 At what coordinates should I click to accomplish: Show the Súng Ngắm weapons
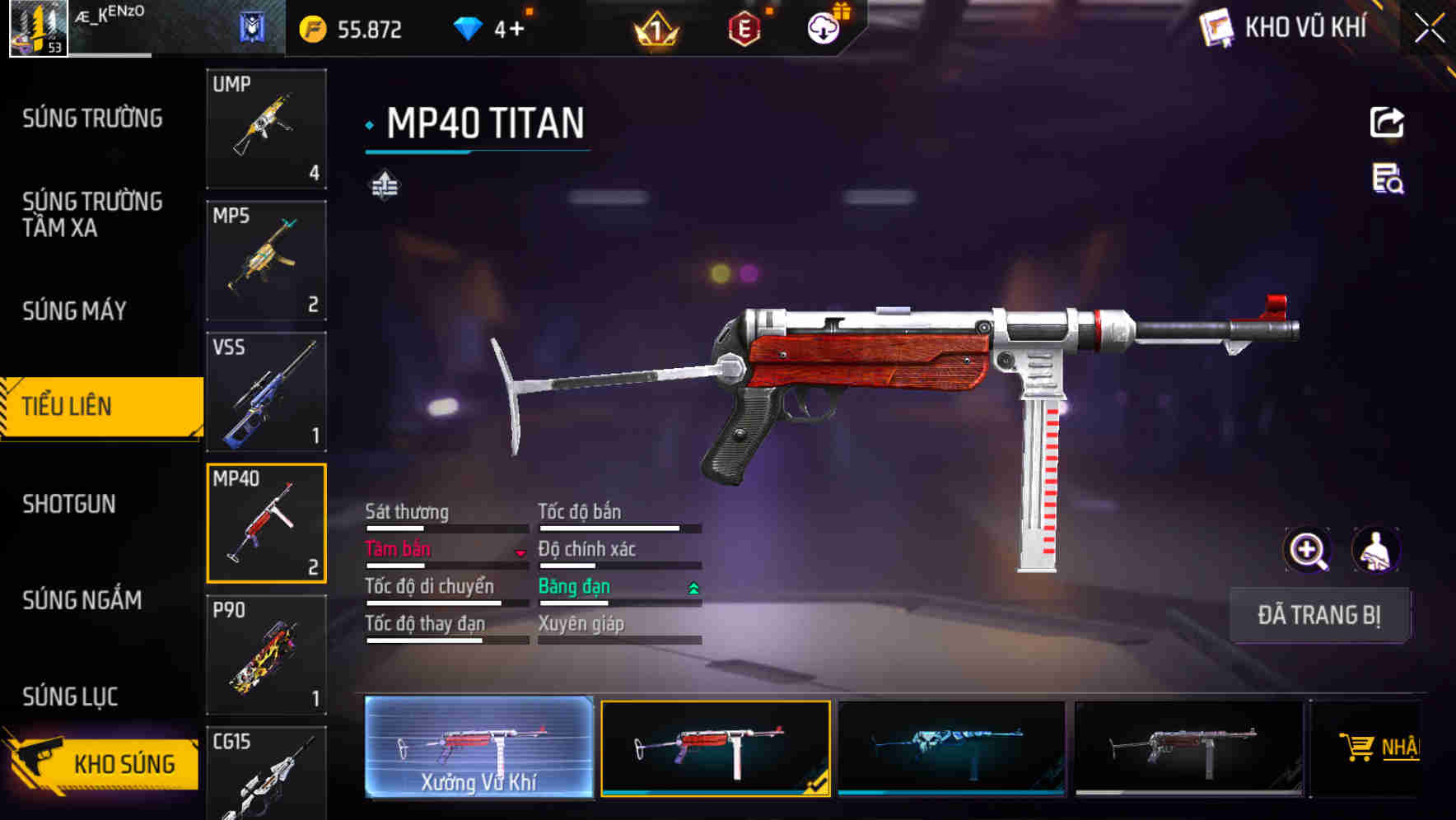click(x=82, y=600)
